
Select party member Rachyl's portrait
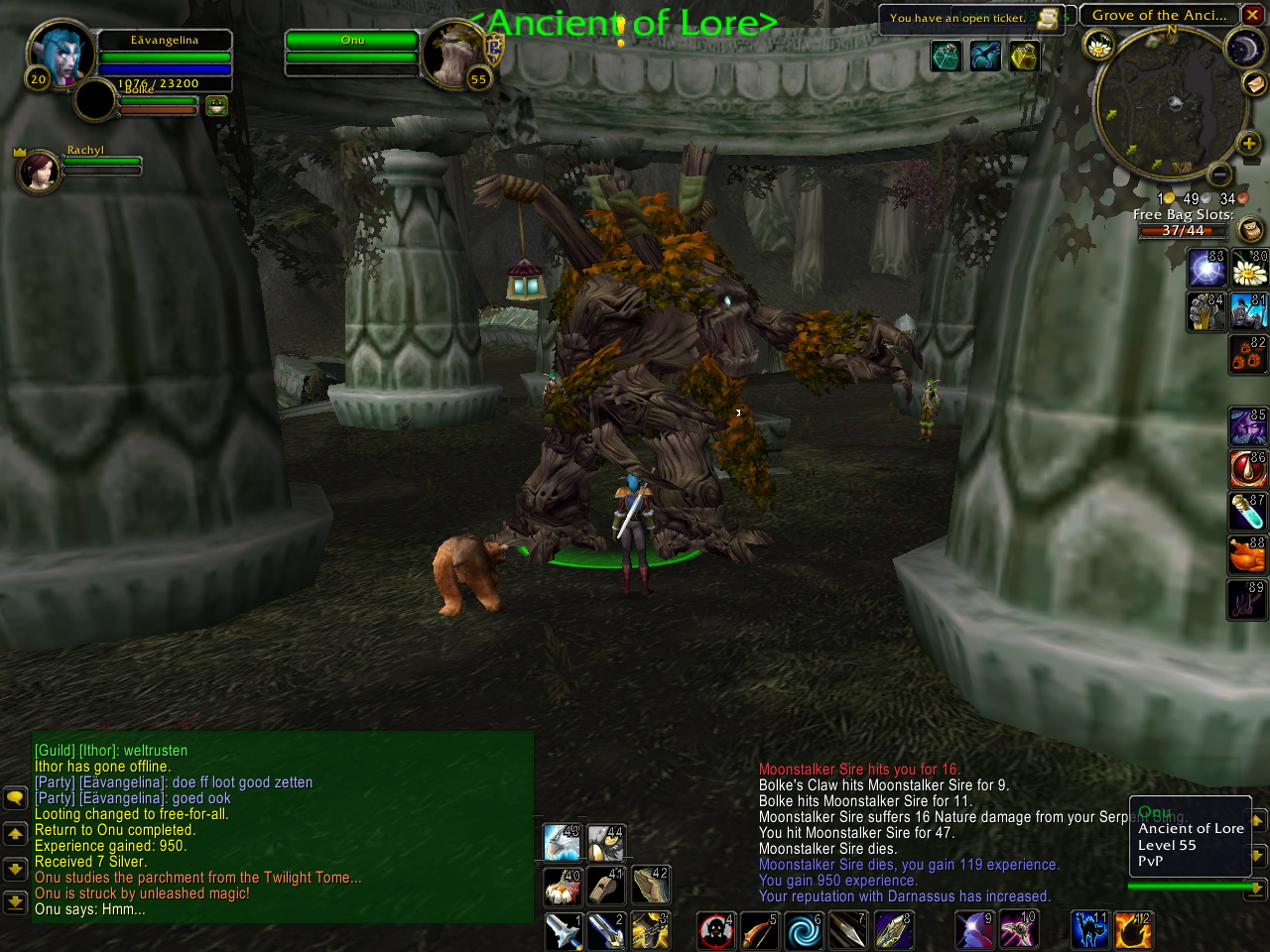(38, 170)
